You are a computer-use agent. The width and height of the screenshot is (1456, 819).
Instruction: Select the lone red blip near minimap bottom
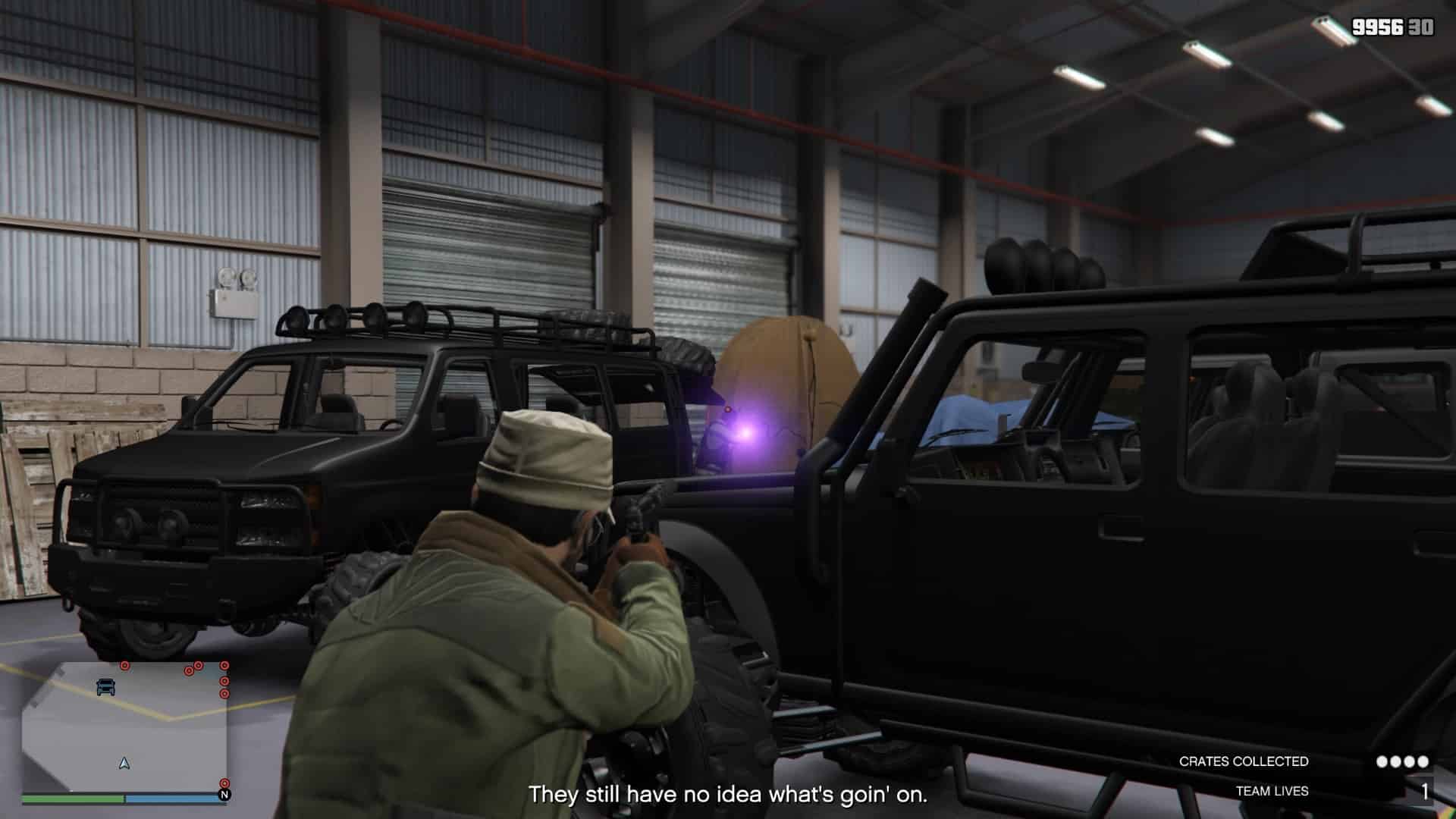click(224, 783)
